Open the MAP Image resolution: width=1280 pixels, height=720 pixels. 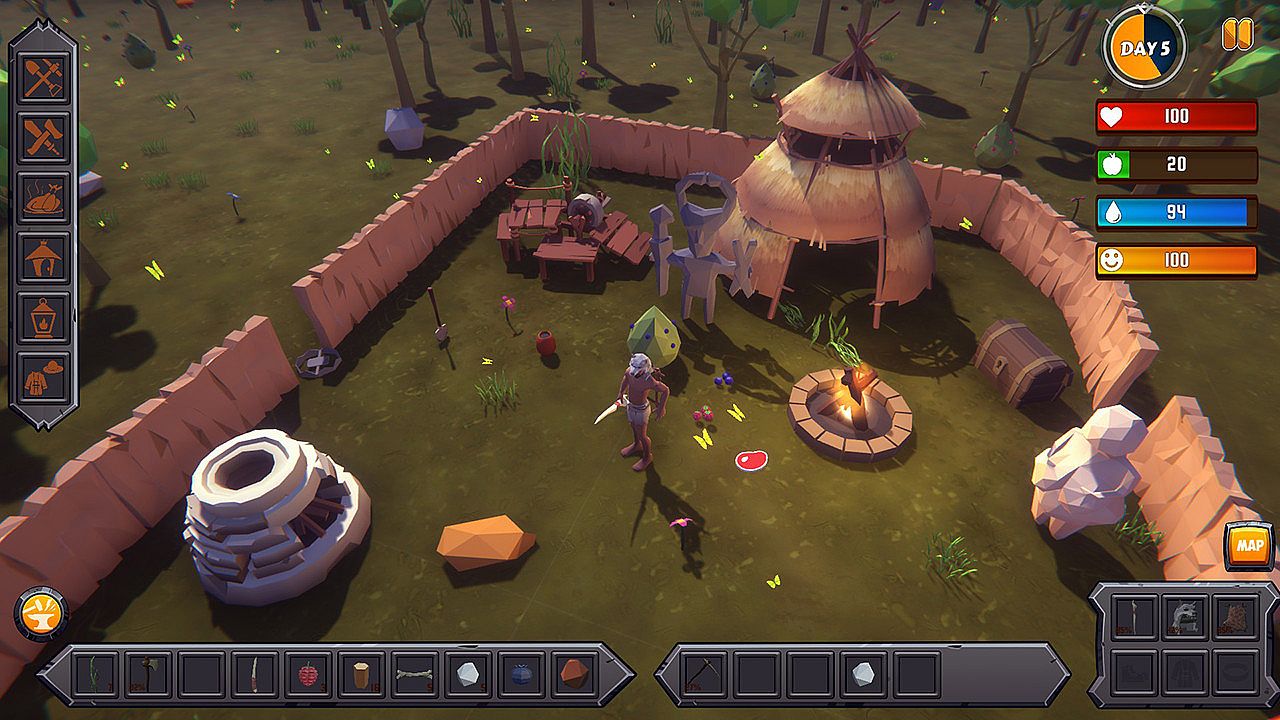click(x=1249, y=546)
